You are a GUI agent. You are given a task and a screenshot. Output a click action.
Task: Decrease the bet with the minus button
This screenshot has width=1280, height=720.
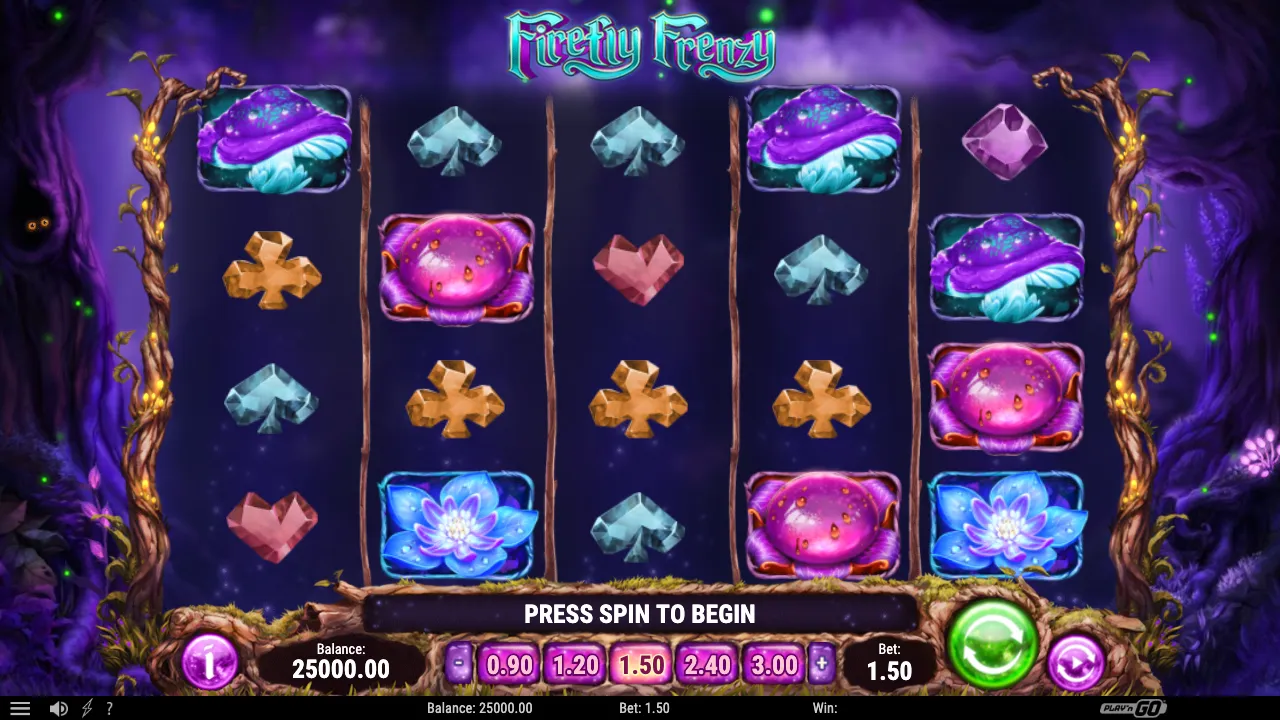point(459,661)
